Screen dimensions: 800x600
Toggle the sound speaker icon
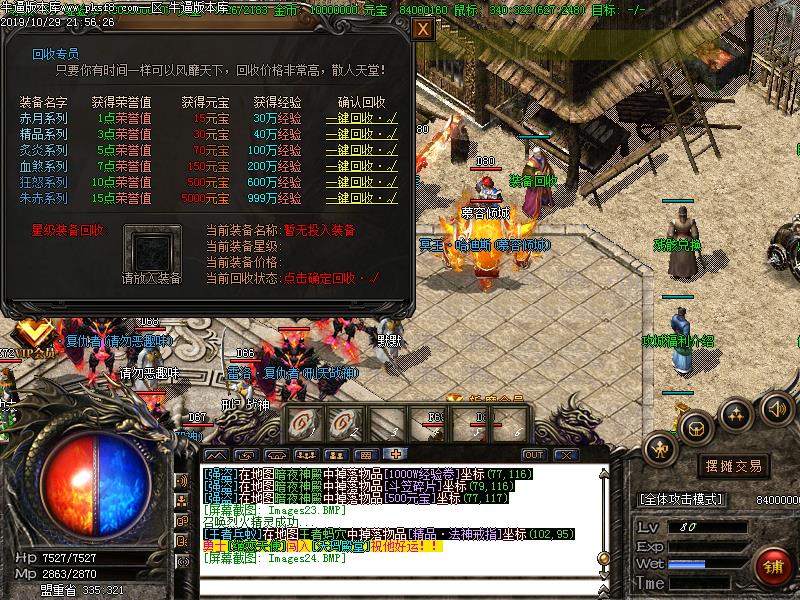777,408
